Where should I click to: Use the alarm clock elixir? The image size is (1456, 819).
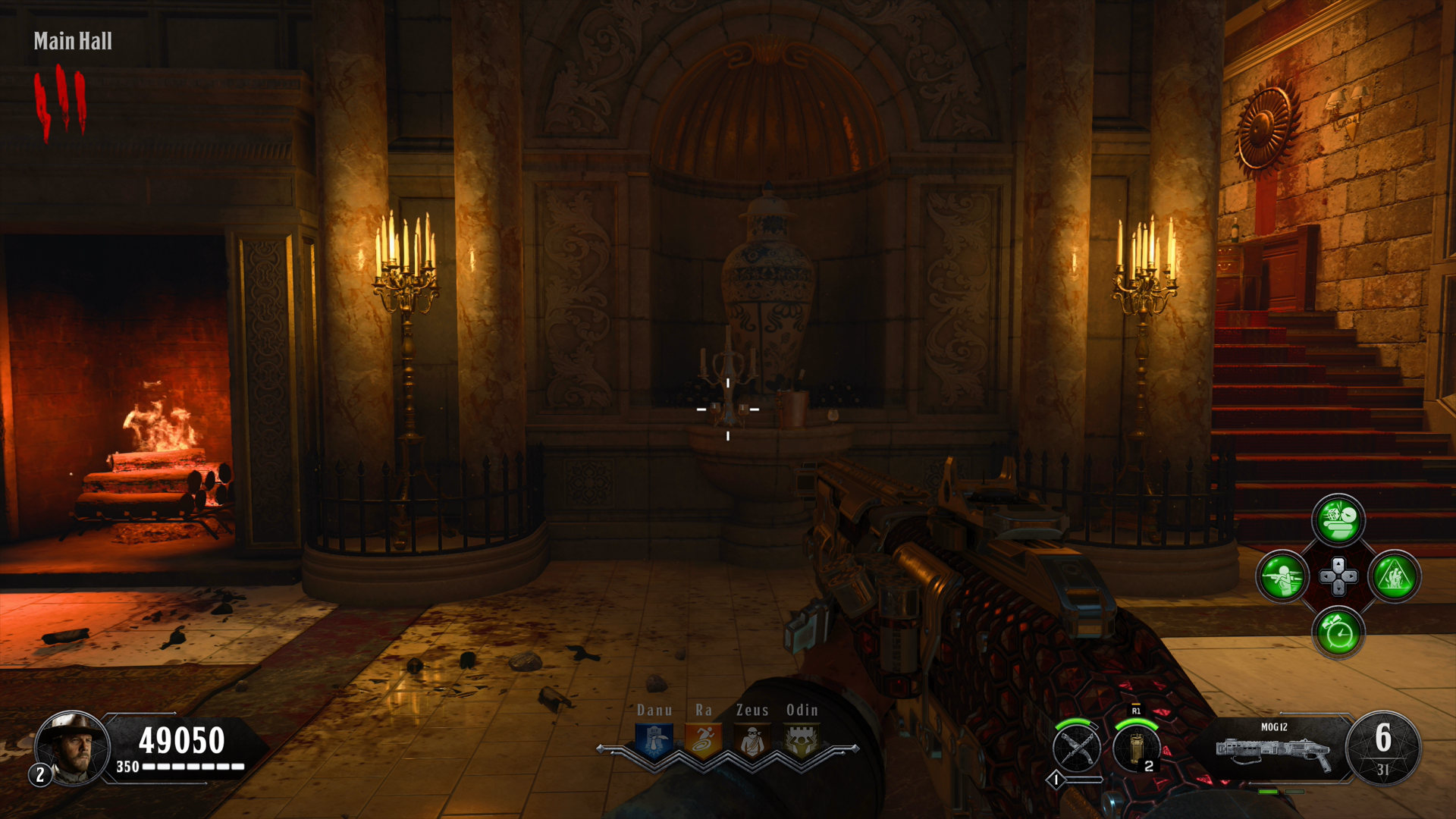[1338, 632]
